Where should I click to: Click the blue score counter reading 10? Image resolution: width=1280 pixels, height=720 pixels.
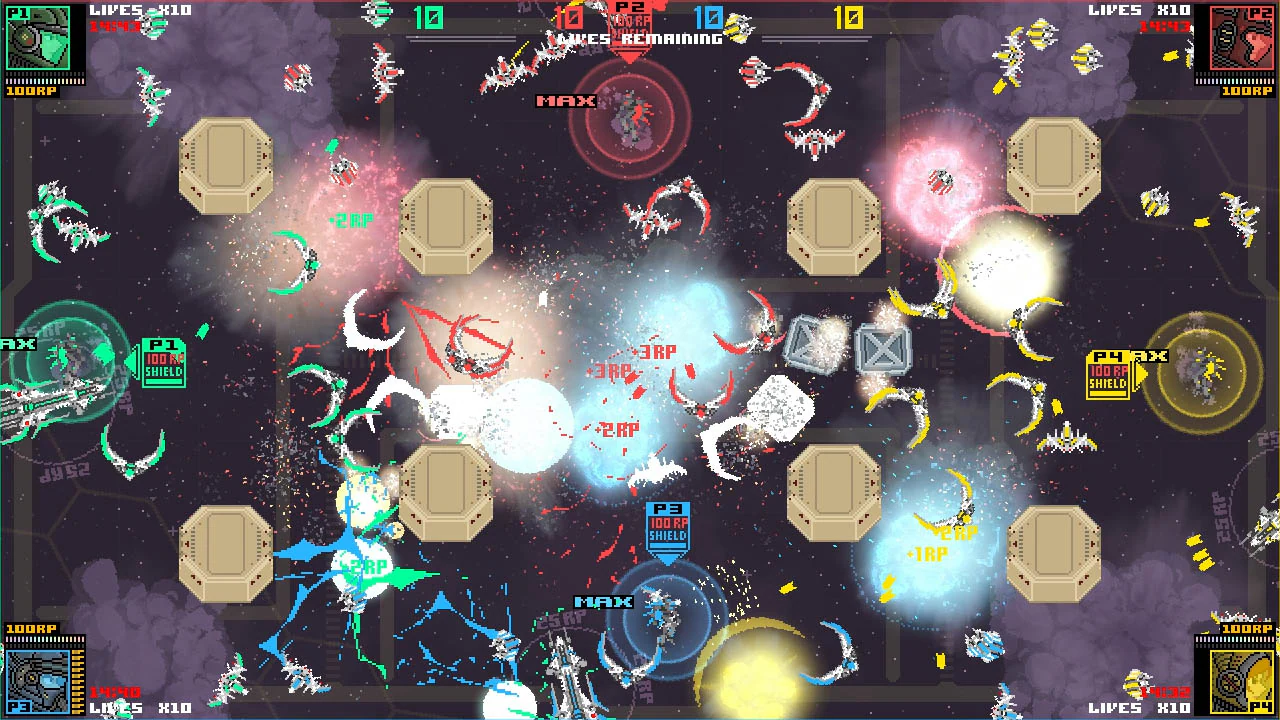point(711,18)
